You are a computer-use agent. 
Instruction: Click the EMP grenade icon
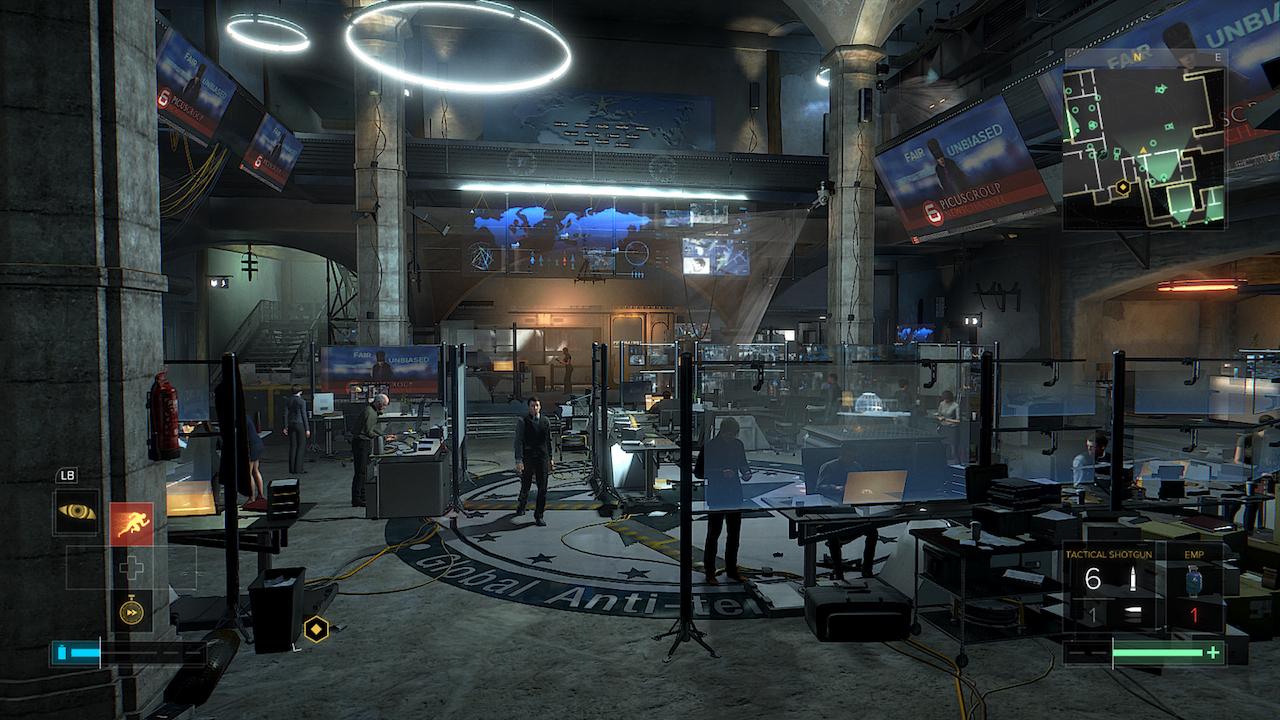pyautogui.click(x=1194, y=579)
